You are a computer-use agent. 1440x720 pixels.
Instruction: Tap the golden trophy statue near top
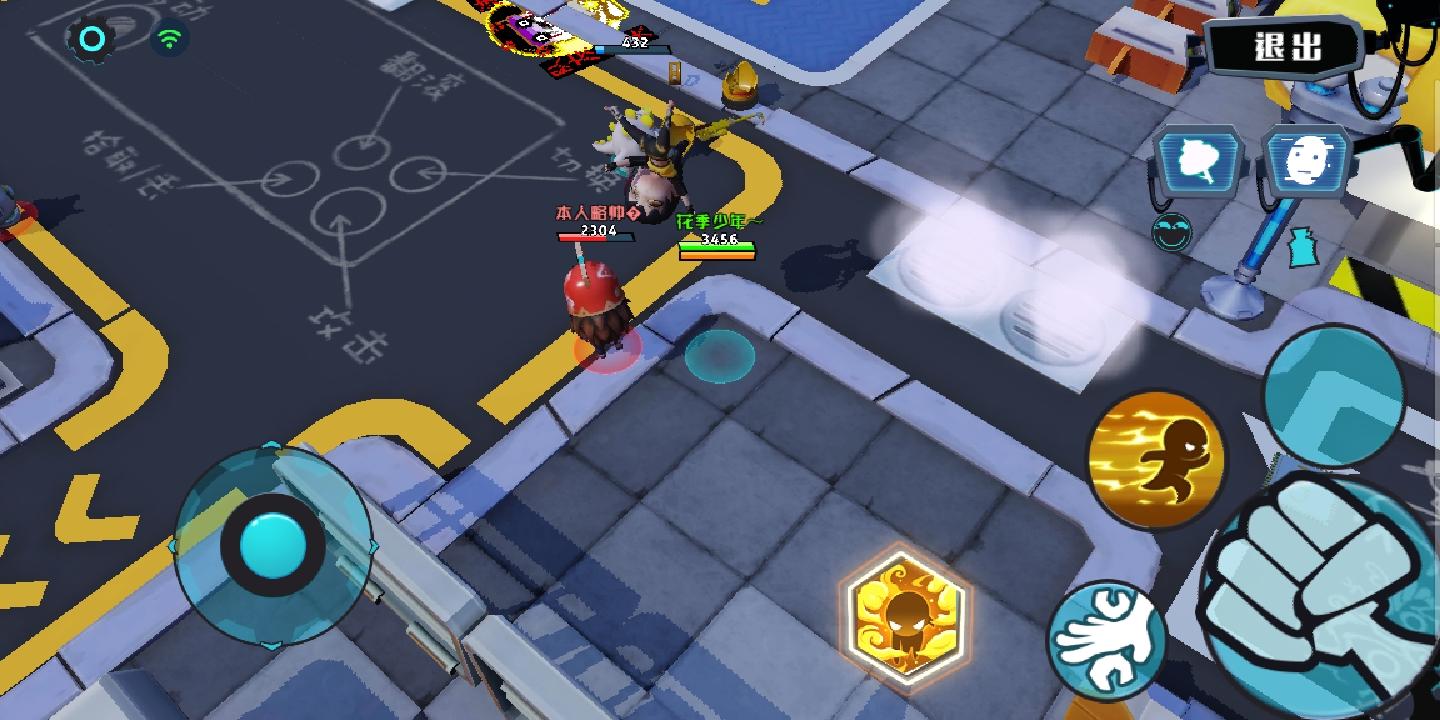coord(738,80)
